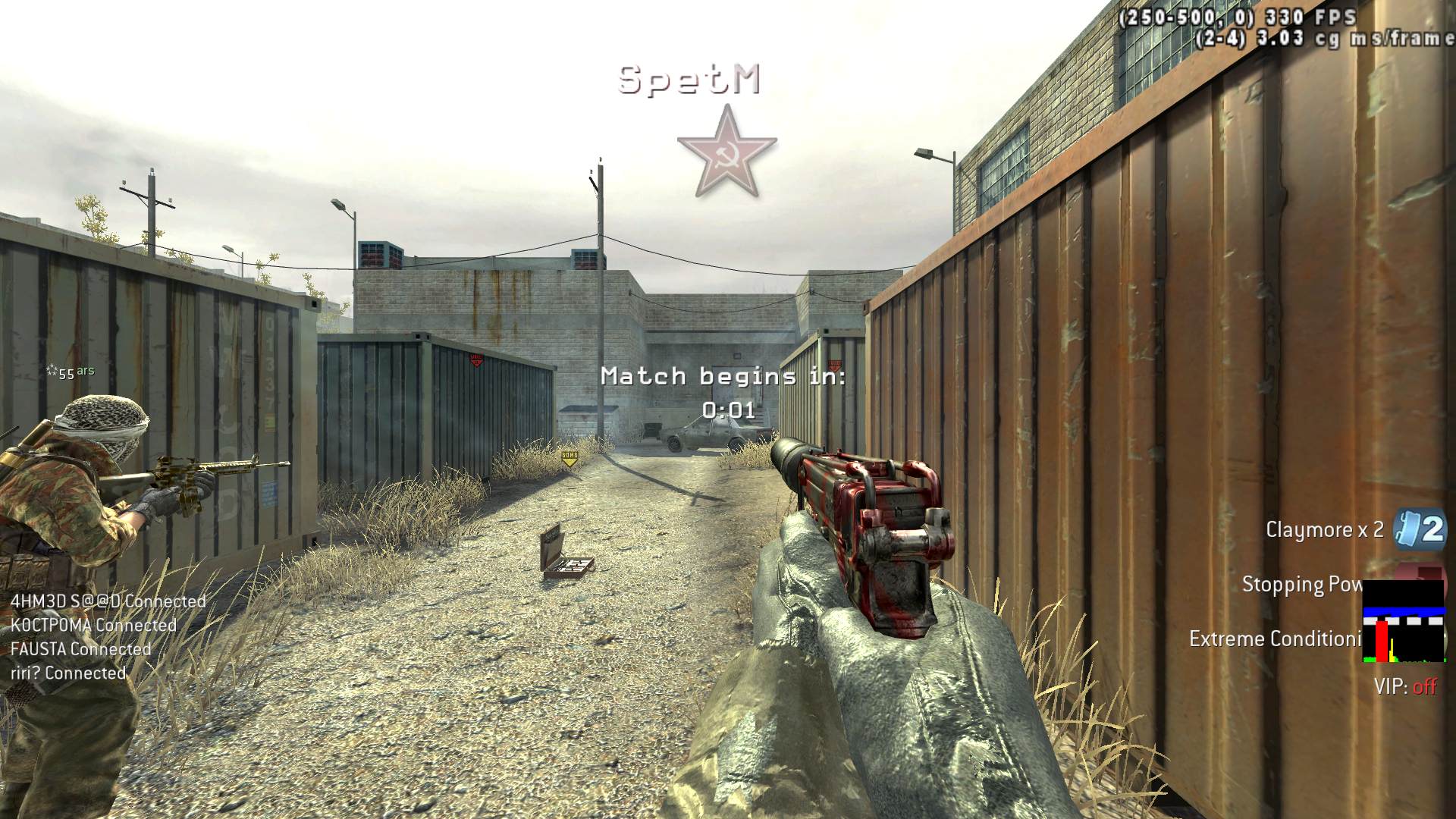Click the Spetsnaz red star emblem

726,152
